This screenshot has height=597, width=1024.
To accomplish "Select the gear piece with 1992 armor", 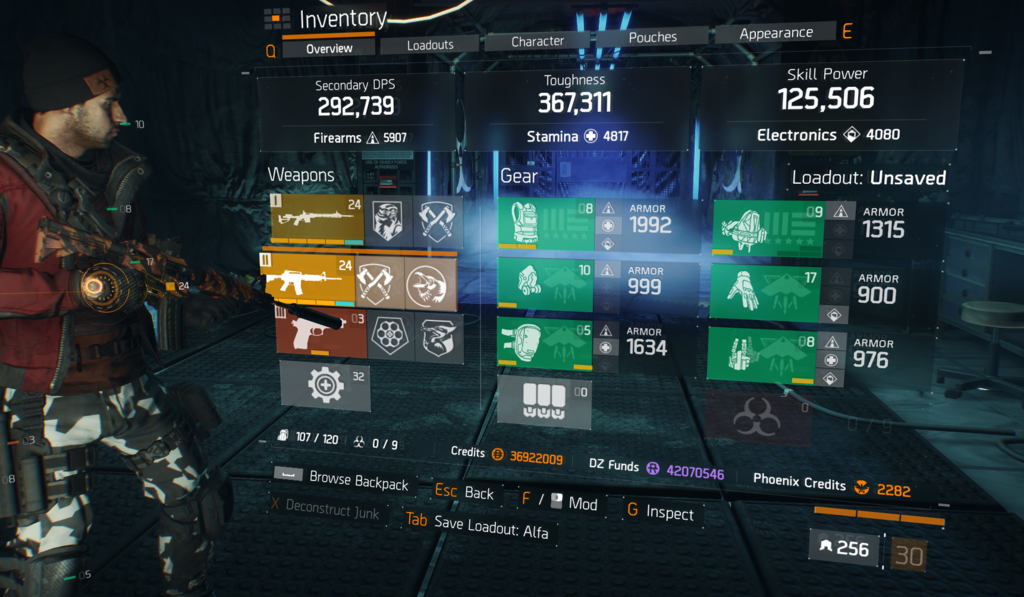I will click(x=547, y=225).
